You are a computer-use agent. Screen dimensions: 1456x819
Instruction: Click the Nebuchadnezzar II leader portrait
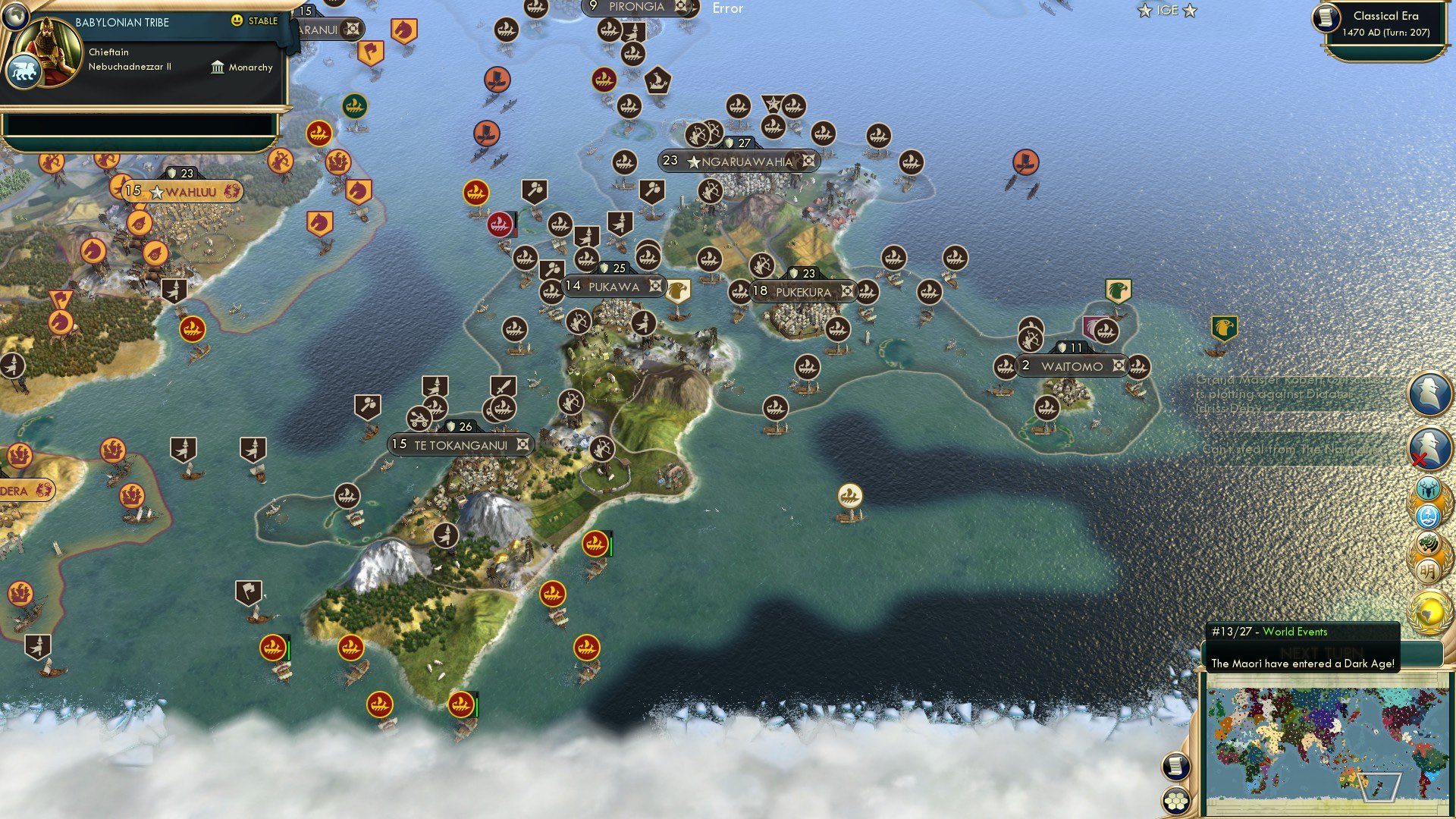47,47
